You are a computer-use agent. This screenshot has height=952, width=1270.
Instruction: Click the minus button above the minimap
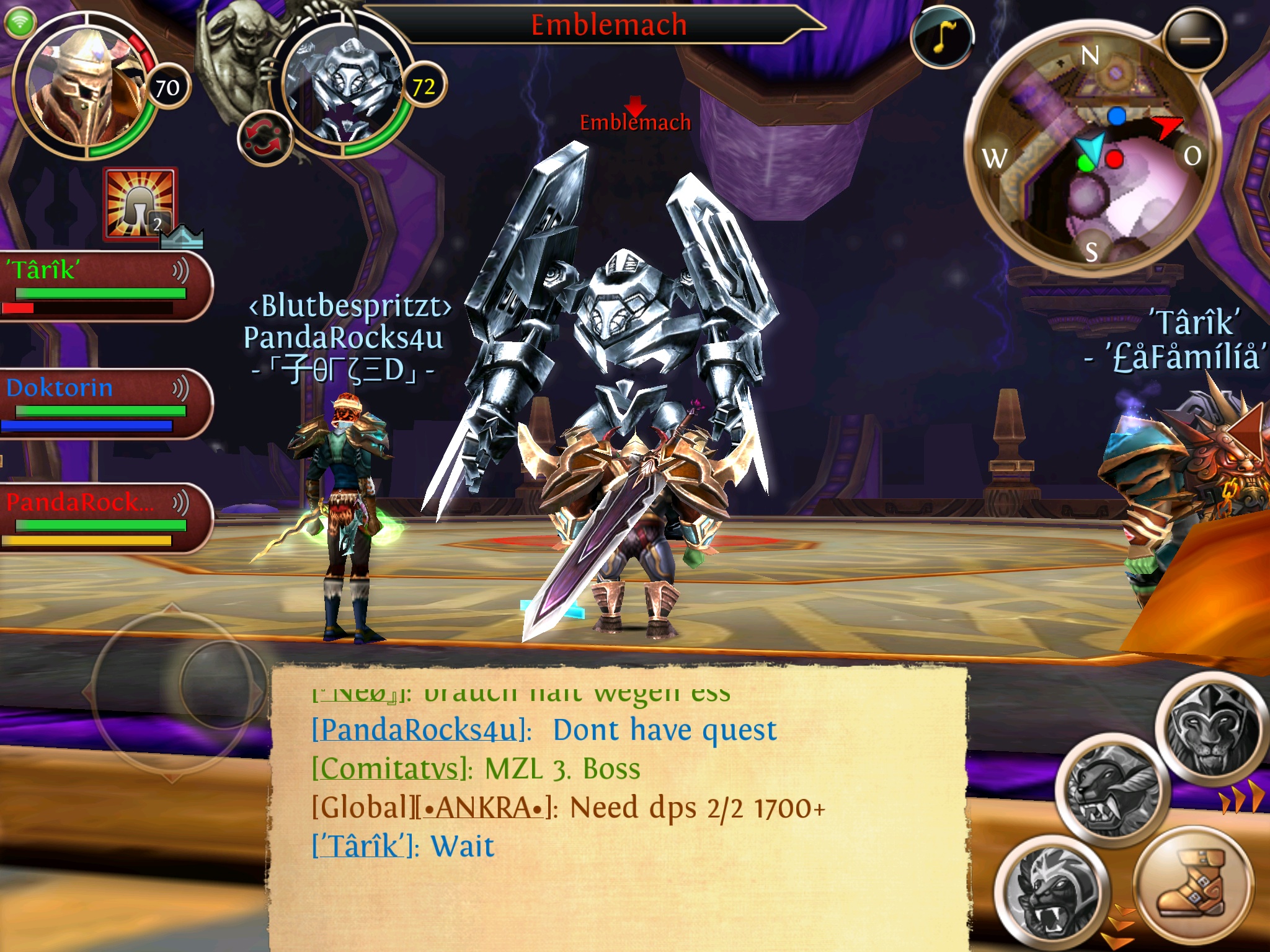[1194, 40]
